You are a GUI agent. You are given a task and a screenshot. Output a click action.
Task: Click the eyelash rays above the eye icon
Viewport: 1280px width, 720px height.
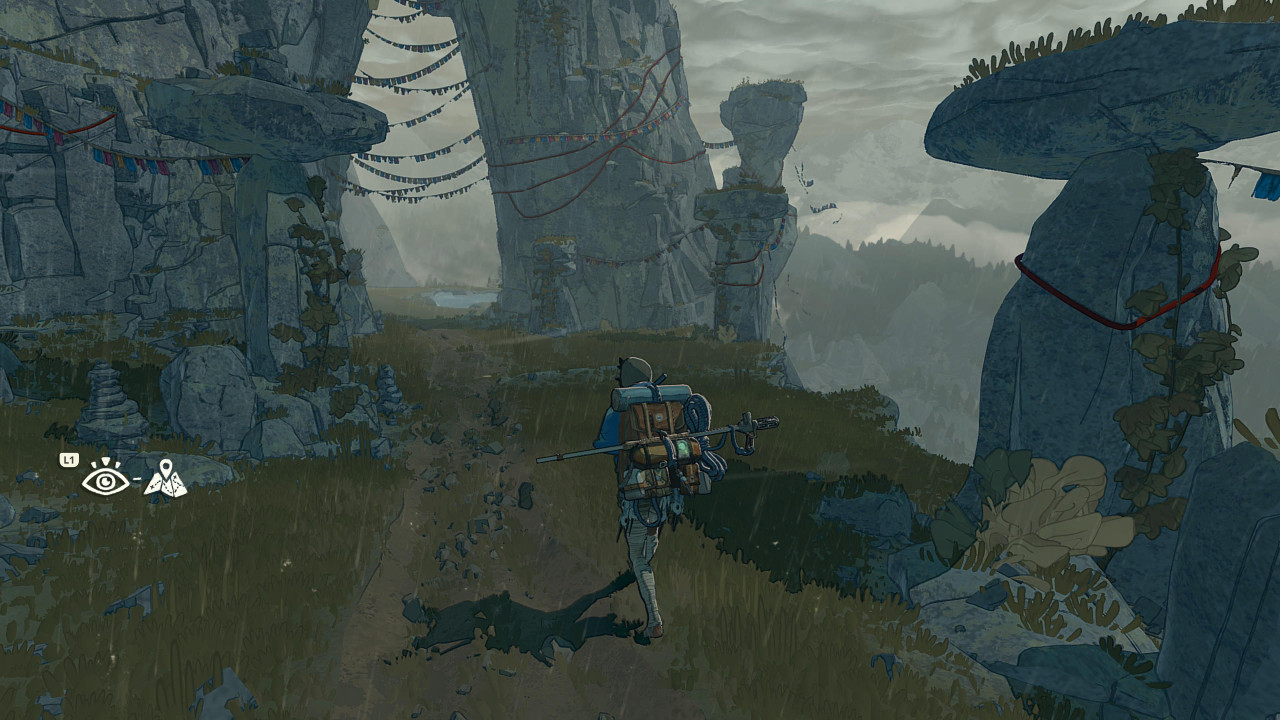point(105,462)
